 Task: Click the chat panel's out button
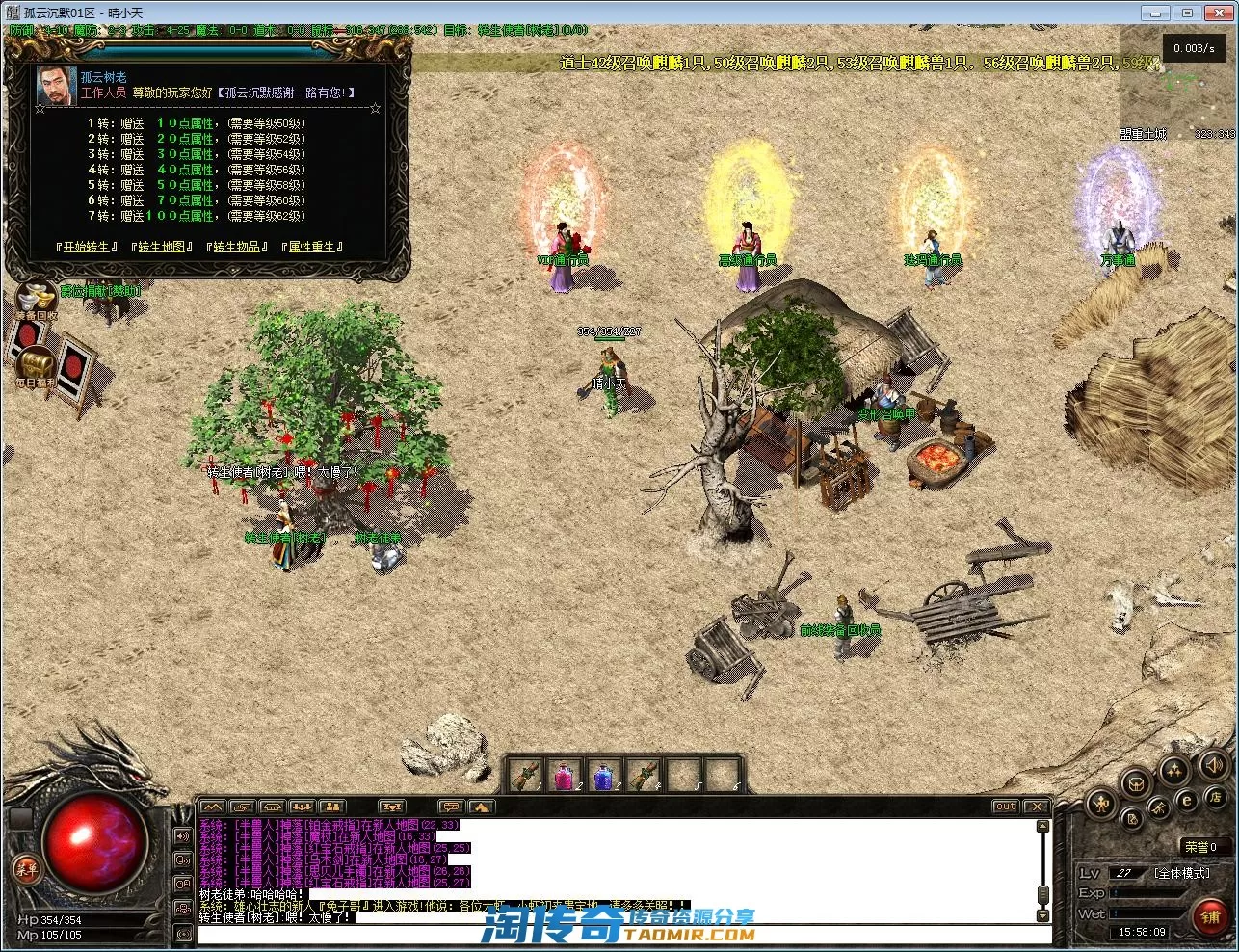[1005, 807]
